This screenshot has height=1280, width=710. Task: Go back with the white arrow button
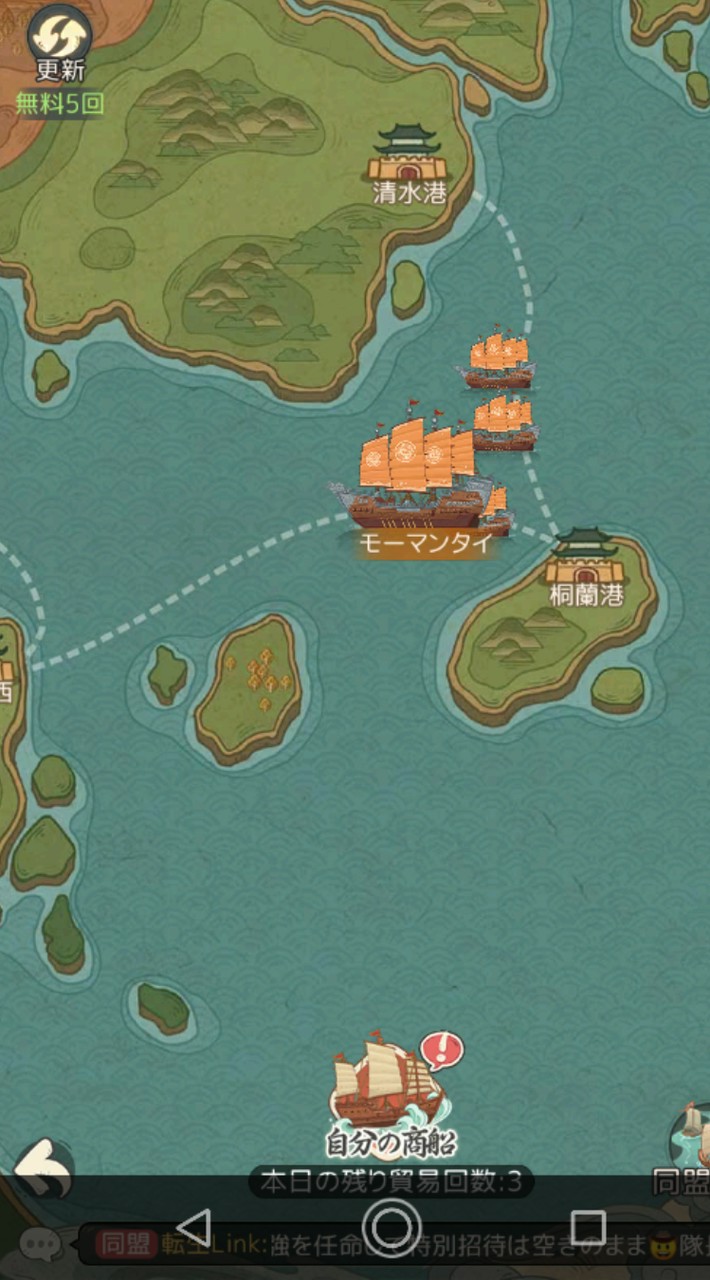tap(44, 1168)
